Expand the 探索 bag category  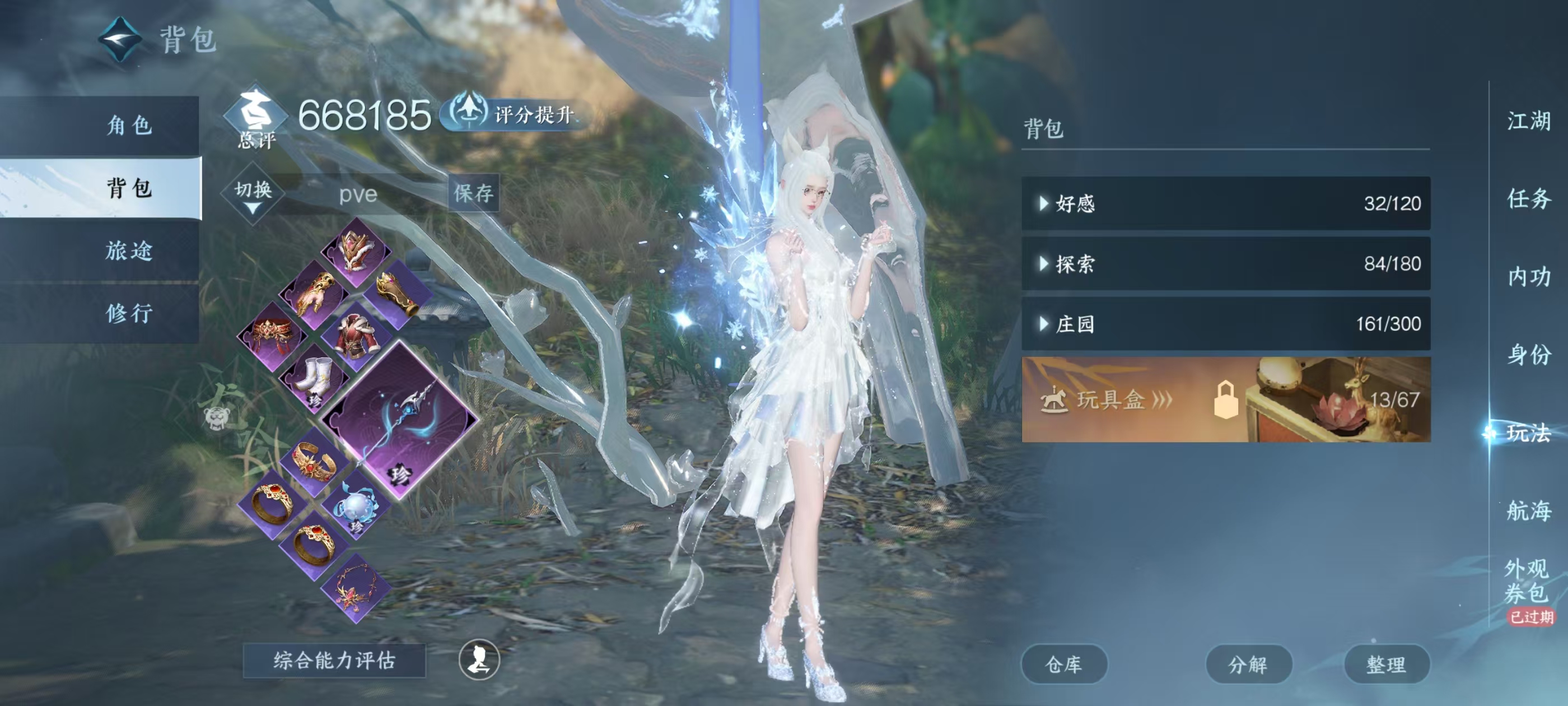pyautogui.click(x=1225, y=264)
